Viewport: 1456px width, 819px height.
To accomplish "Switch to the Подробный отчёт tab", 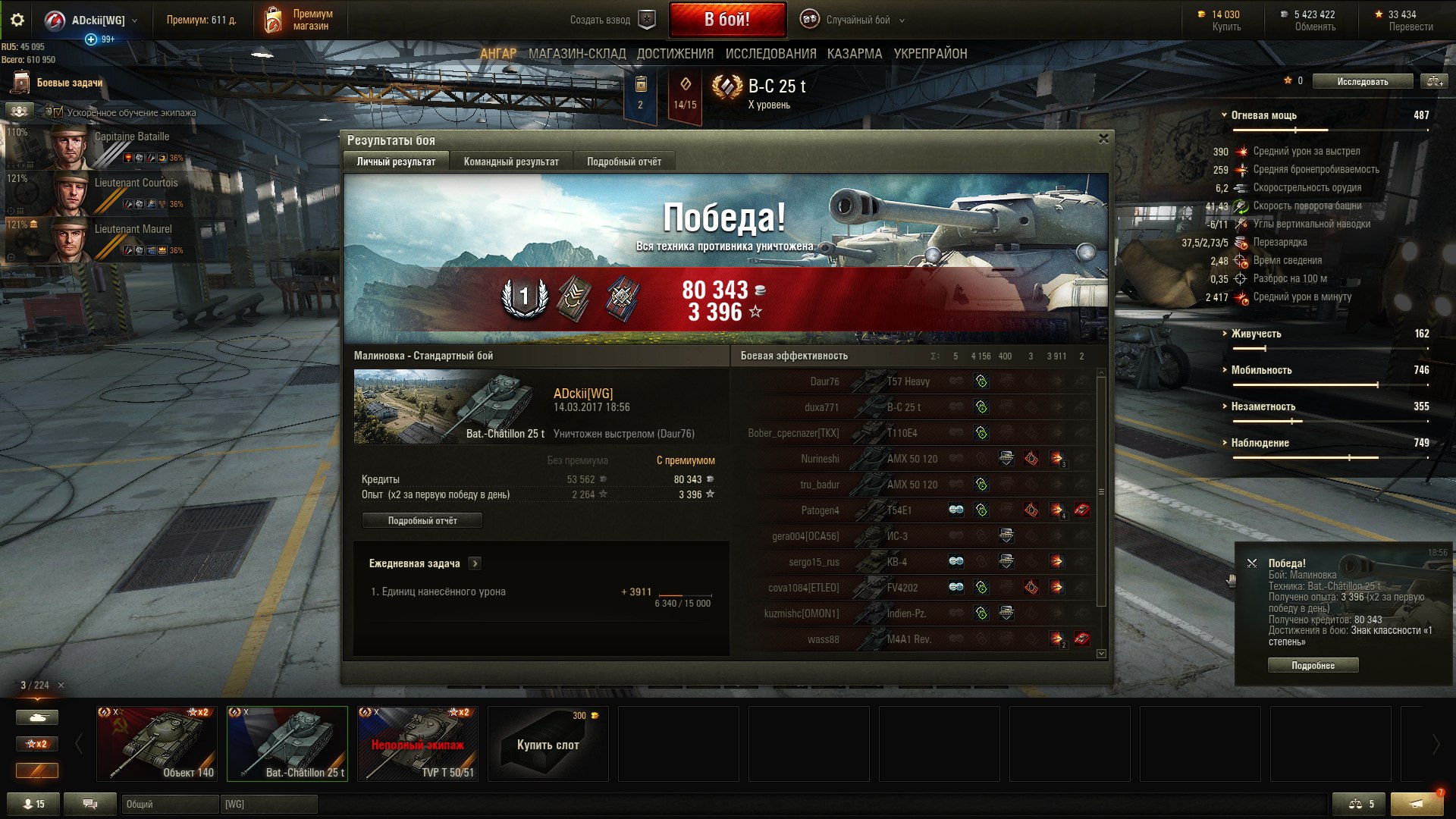I will (623, 162).
